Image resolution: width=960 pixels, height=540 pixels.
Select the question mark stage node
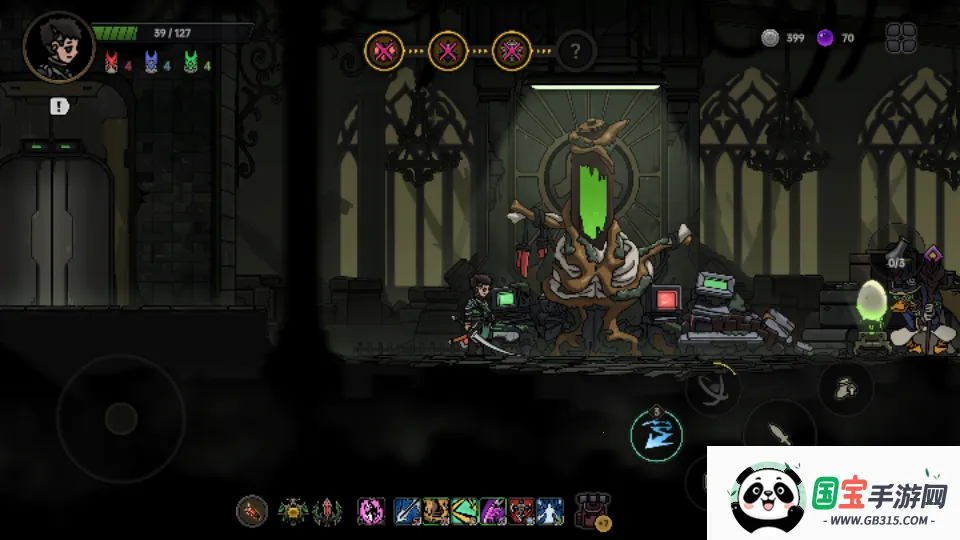click(575, 49)
